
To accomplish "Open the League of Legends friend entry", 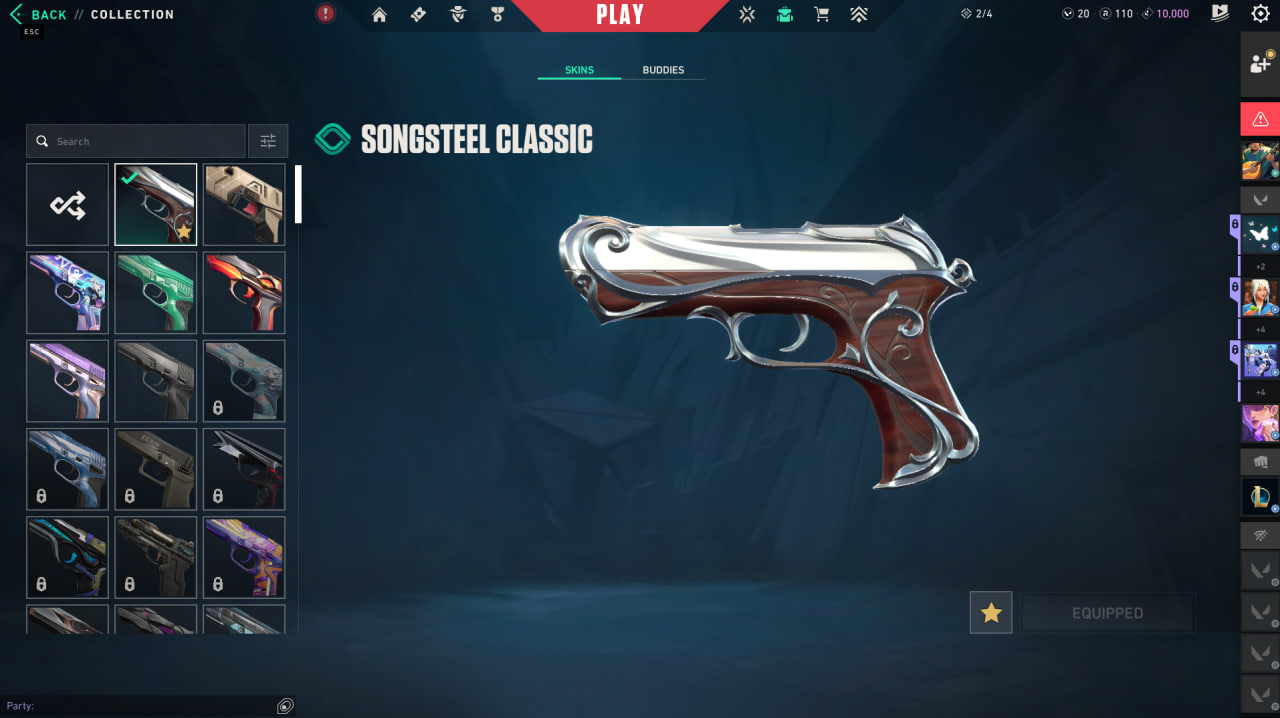I will click(1260, 497).
